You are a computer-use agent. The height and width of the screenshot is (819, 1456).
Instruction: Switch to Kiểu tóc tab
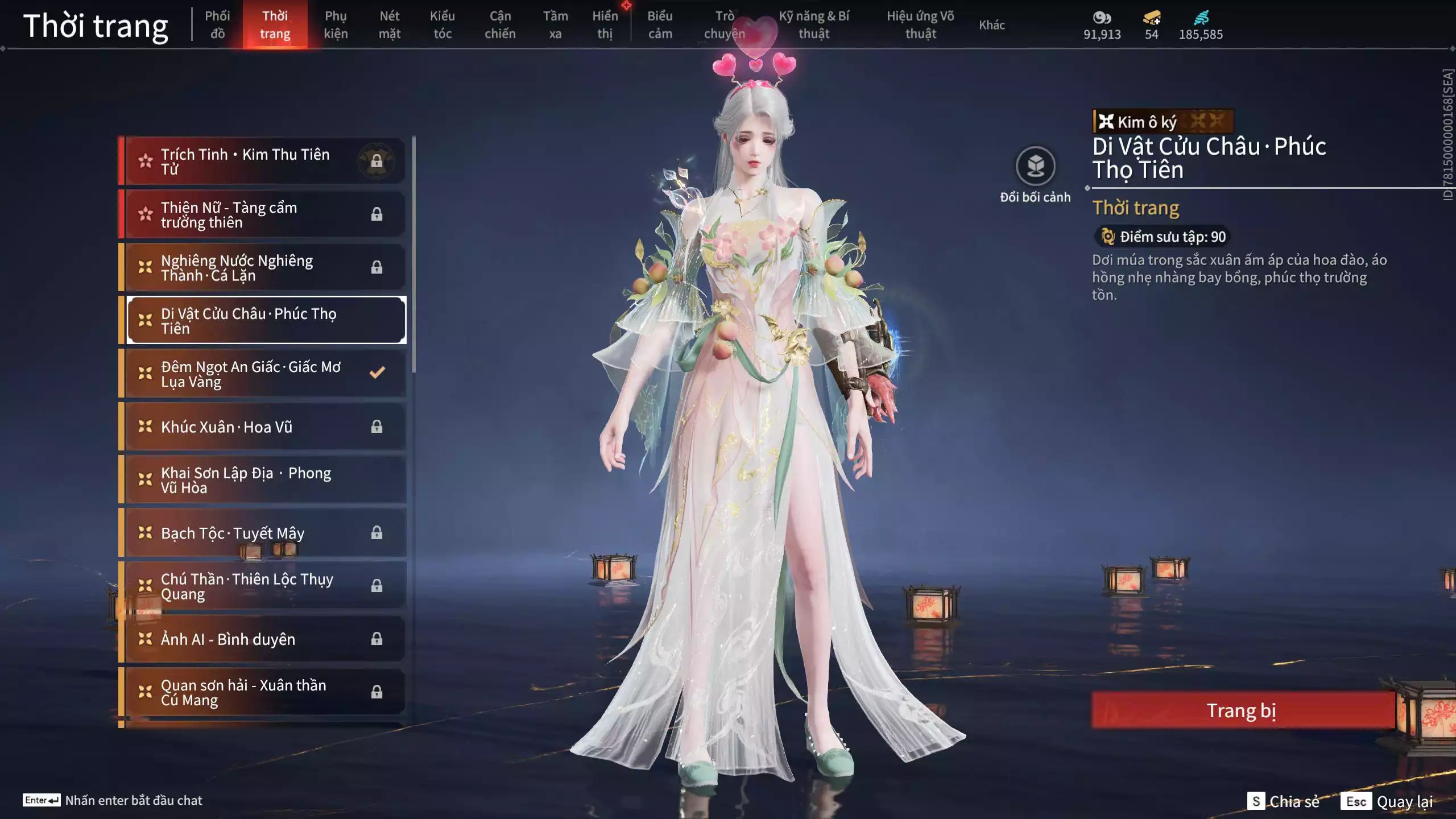tap(442, 24)
